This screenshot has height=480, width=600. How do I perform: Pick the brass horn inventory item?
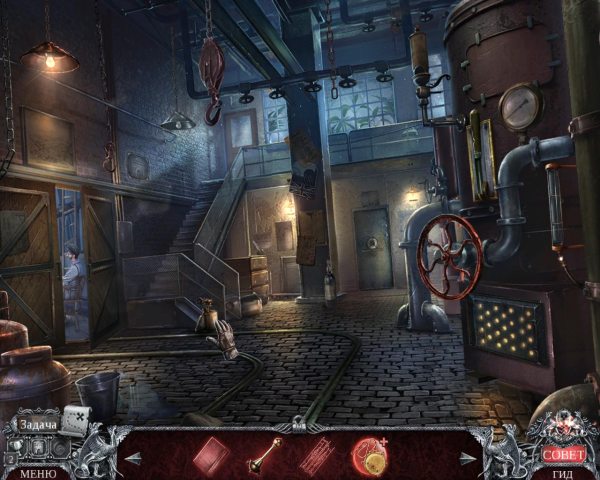point(263,457)
